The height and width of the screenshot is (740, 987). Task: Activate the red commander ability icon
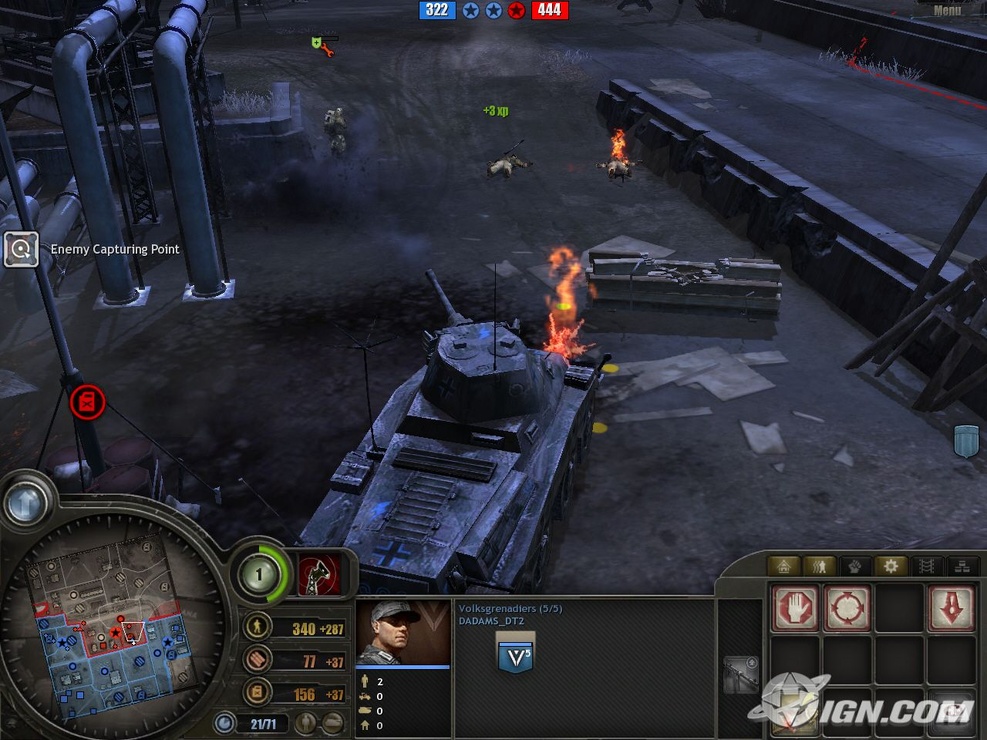(x=319, y=575)
